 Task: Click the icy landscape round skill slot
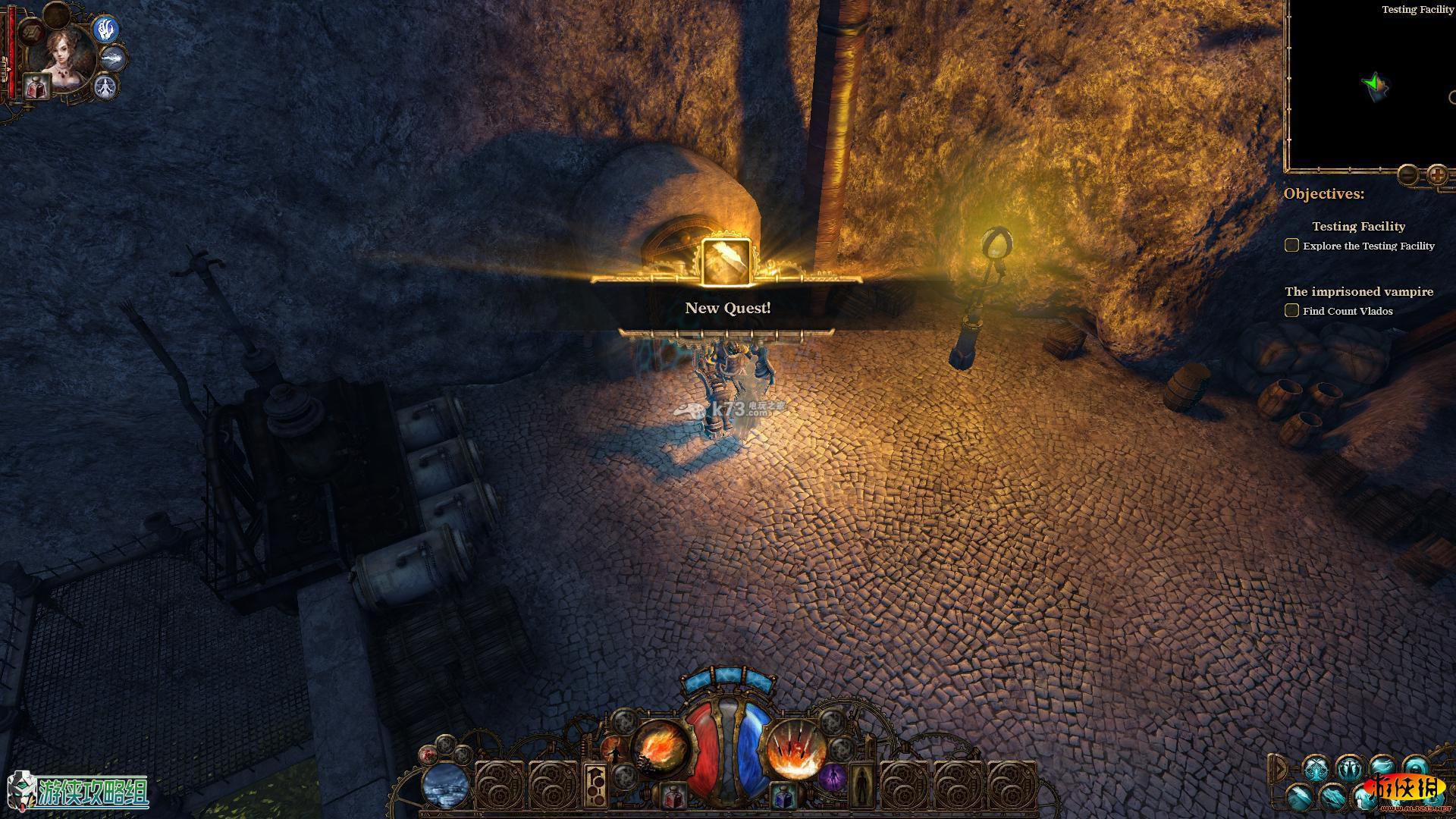click(x=446, y=786)
